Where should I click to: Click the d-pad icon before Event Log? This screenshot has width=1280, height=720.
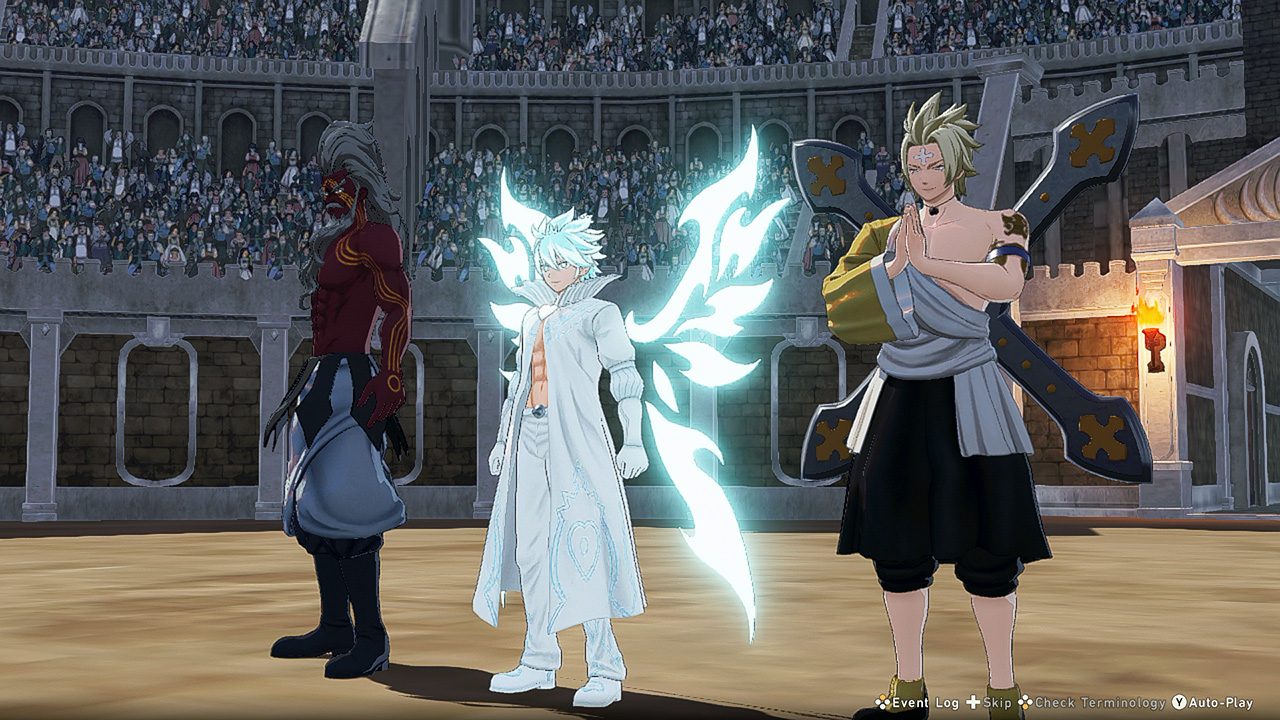click(x=882, y=703)
